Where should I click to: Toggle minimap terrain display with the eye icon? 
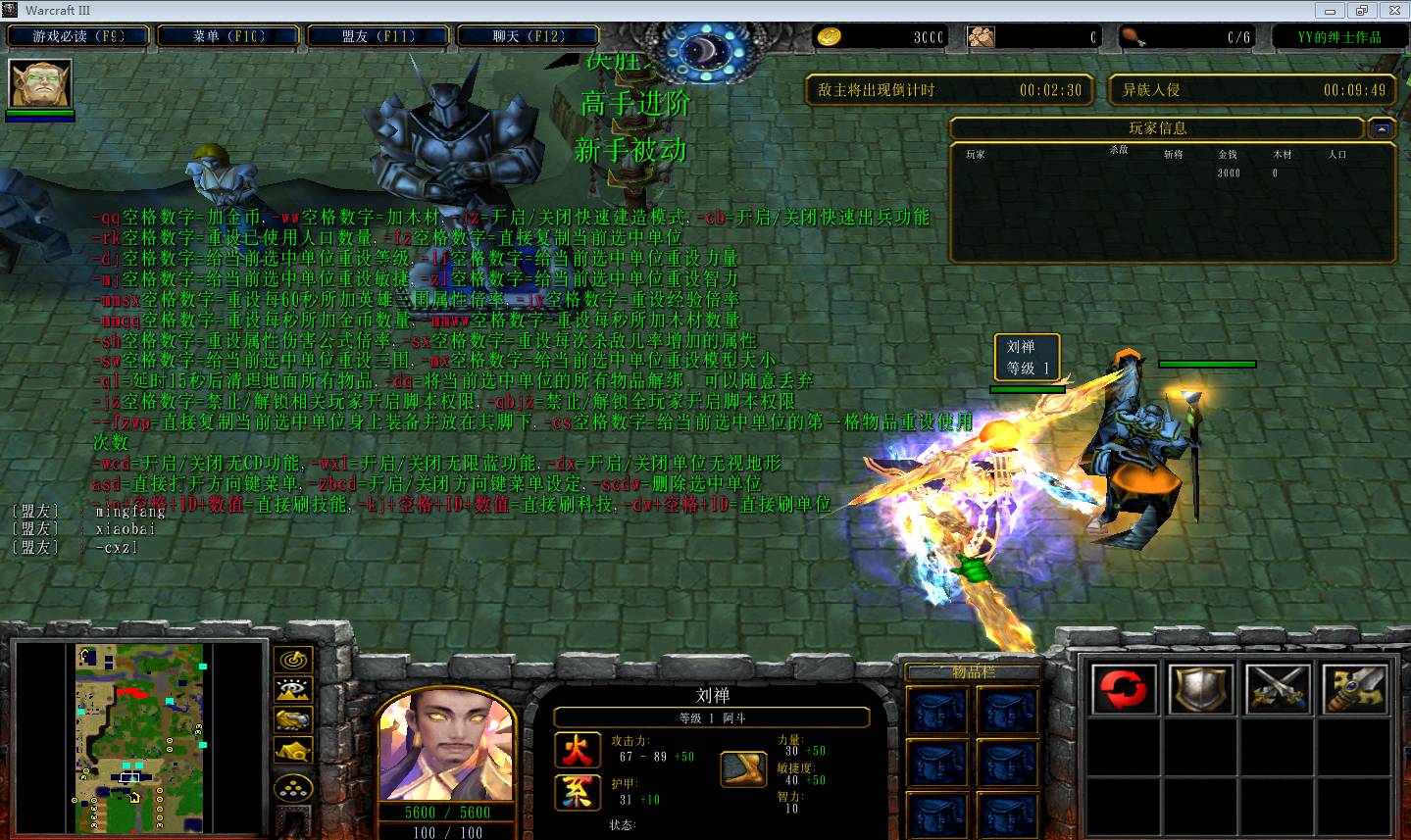[x=293, y=691]
